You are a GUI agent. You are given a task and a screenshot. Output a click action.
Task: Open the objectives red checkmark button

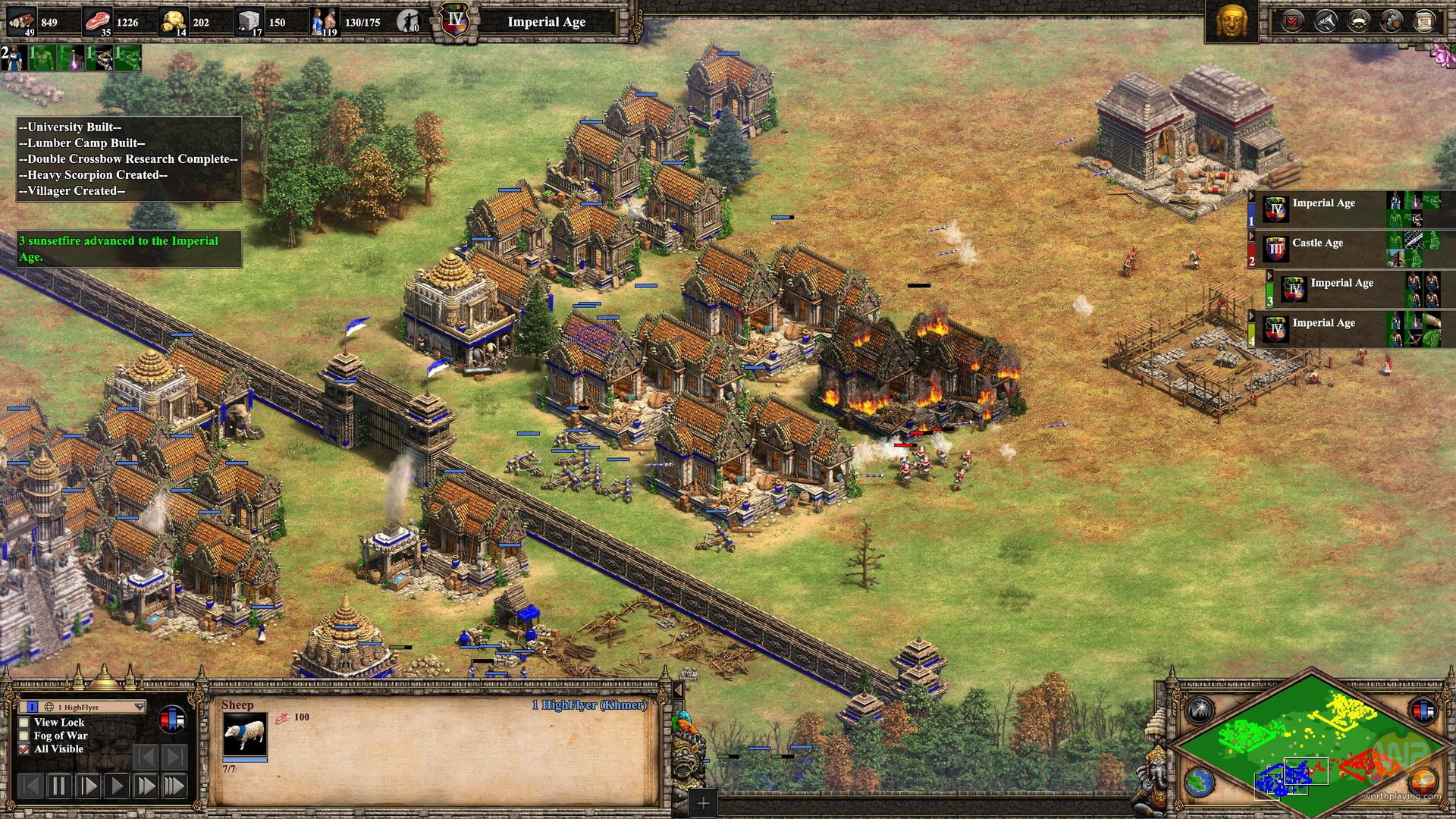click(1291, 21)
